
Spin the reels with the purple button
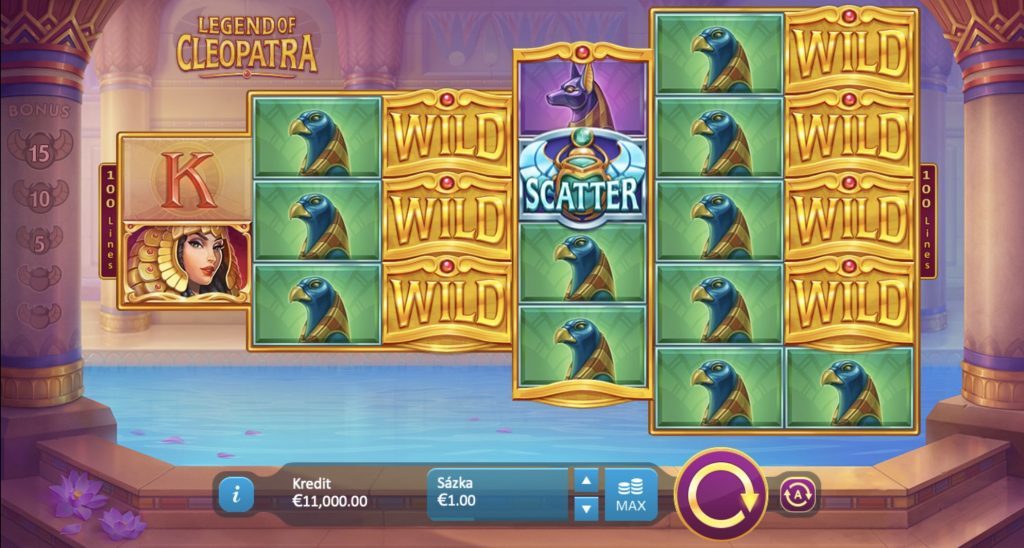coord(720,494)
